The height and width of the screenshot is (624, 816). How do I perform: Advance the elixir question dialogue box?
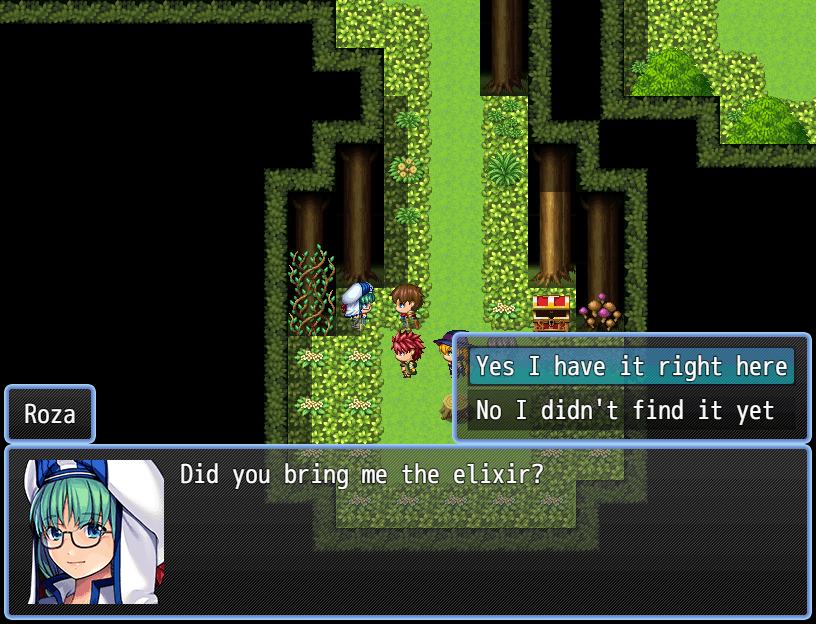click(x=407, y=531)
